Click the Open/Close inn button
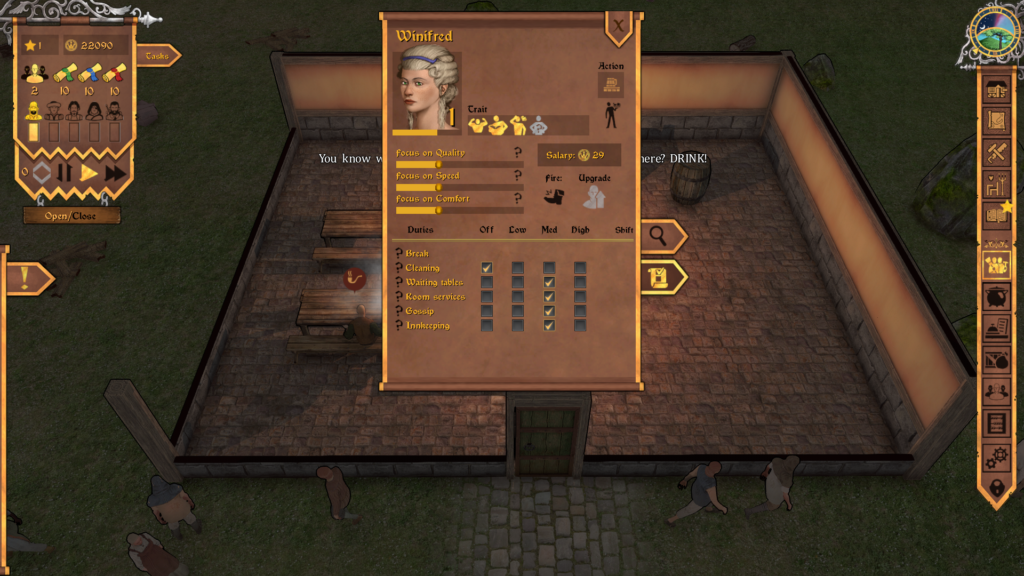Image resolution: width=1024 pixels, height=576 pixels. click(71, 216)
